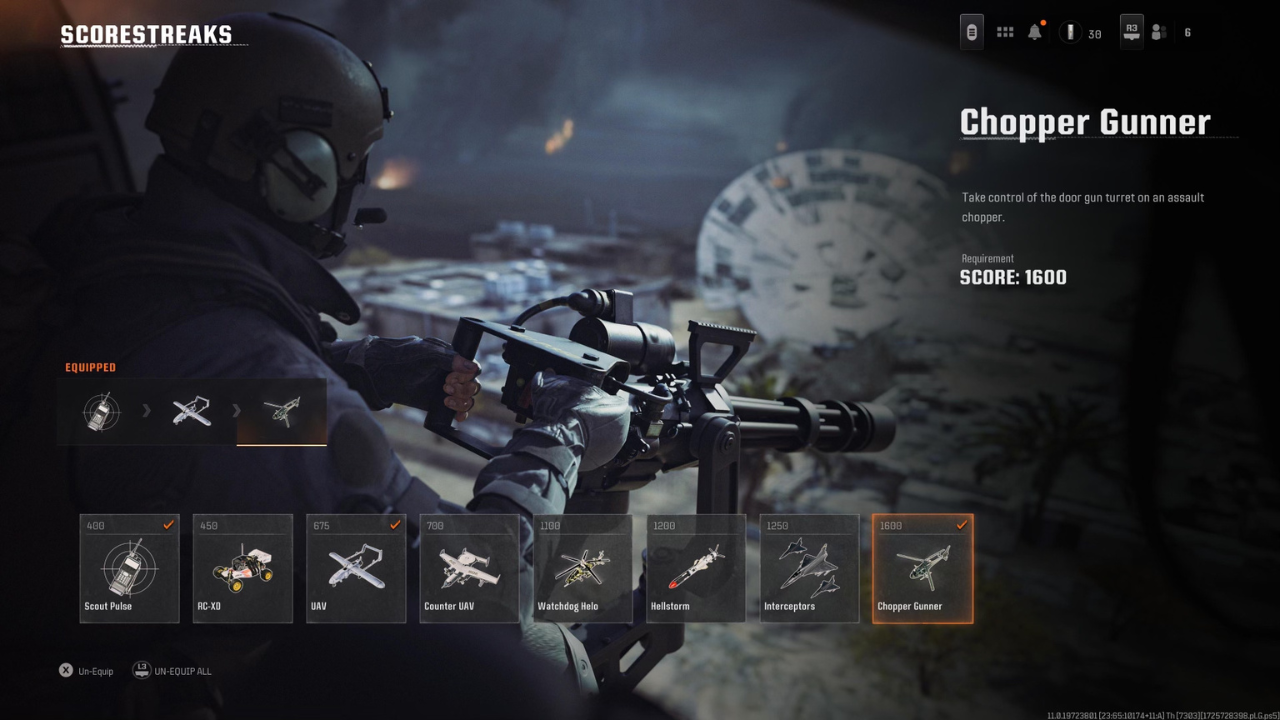The height and width of the screenshot is (720, 1280).
Task: Open the social players icon
Action: click(1159, 33)
